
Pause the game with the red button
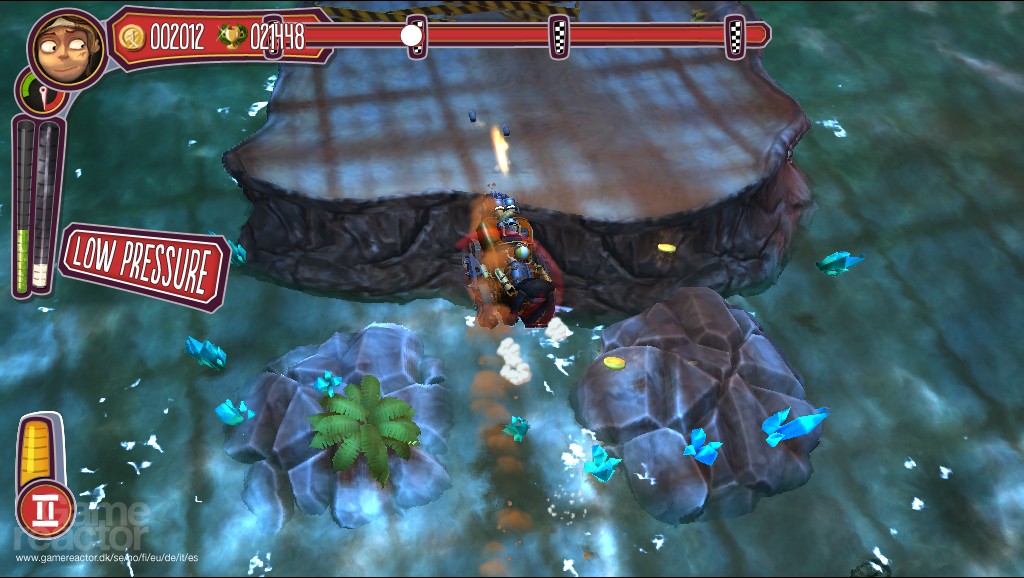pos(45,510)
